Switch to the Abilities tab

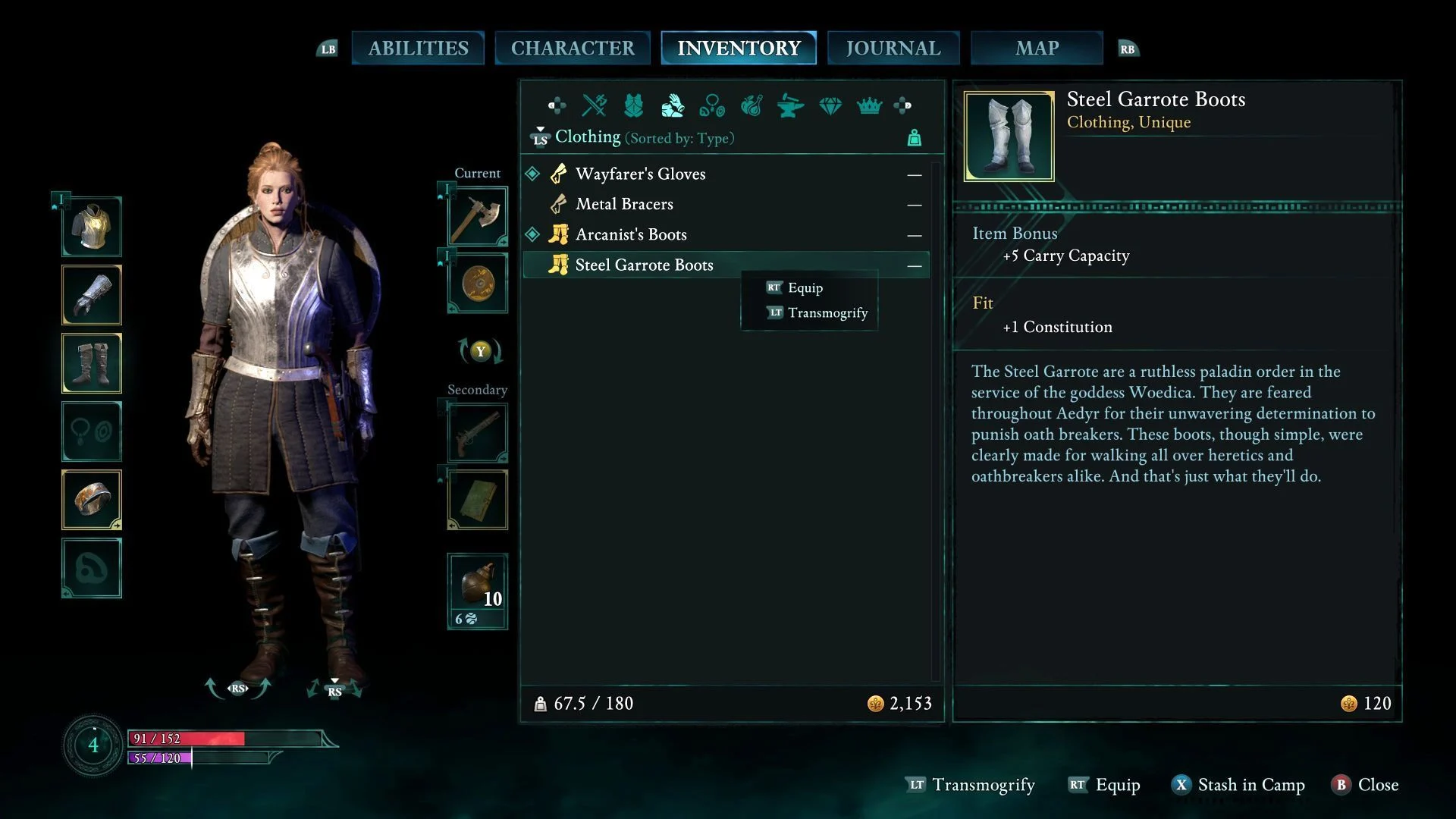pos(418,48)
